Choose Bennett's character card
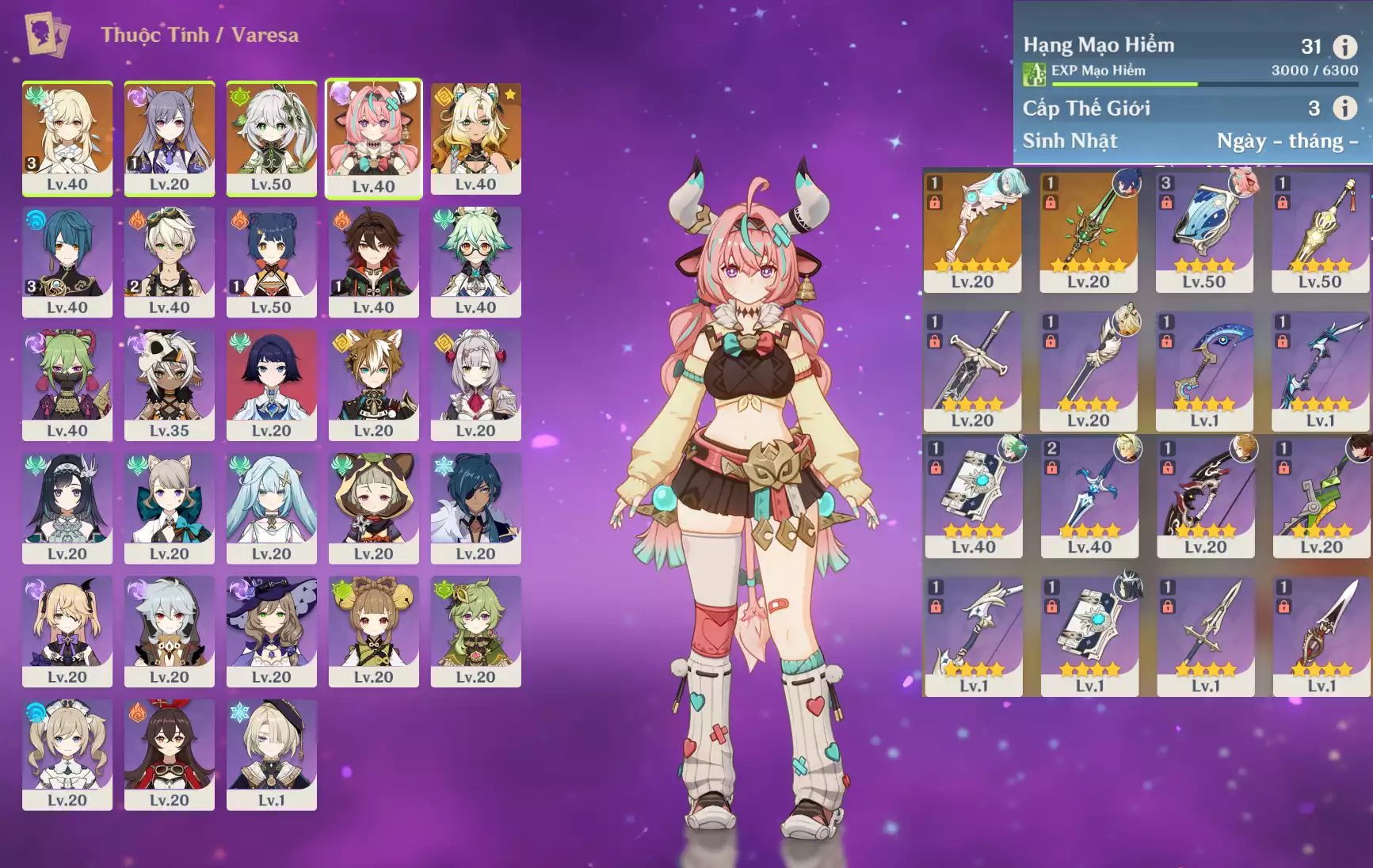 click(170, 261)
